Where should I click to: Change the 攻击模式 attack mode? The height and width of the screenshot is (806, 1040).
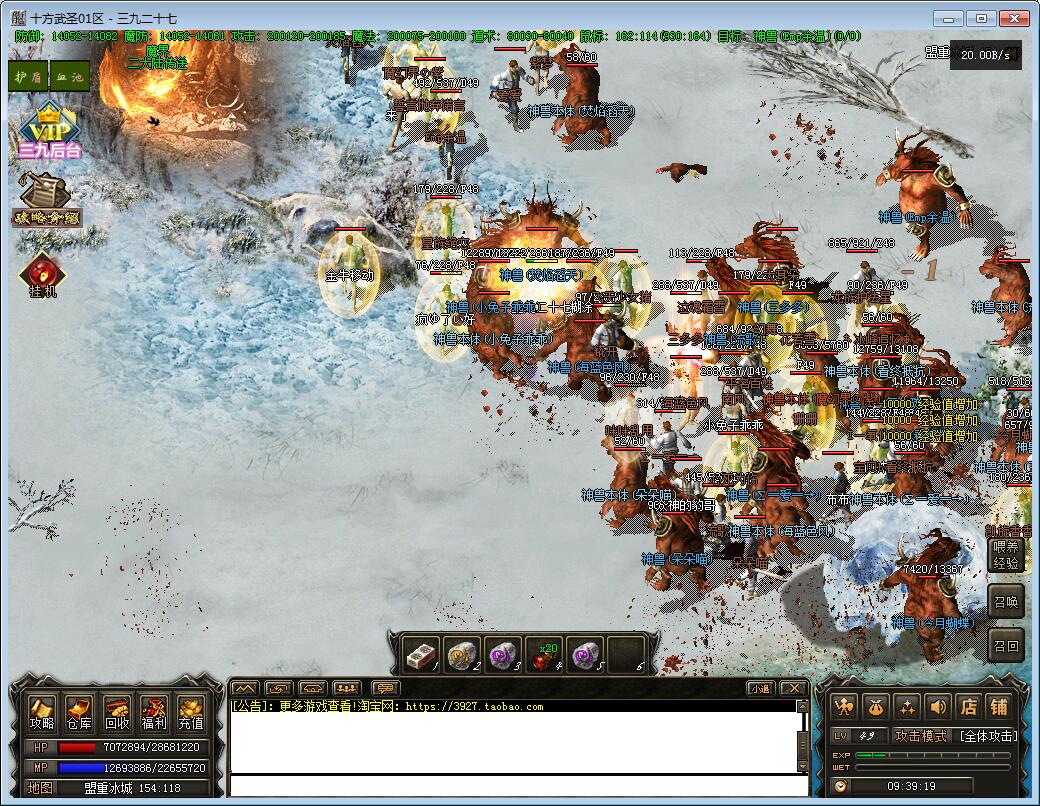pos(920,736)
